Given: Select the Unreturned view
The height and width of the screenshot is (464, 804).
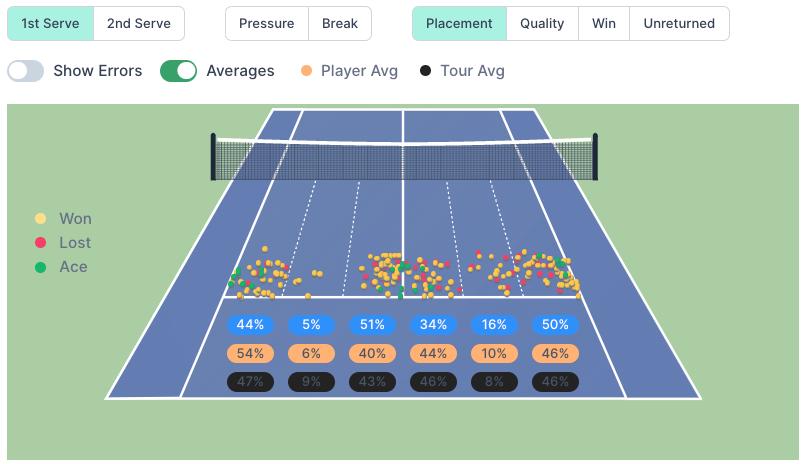Looking at the screenshot, I should point(679,23).
